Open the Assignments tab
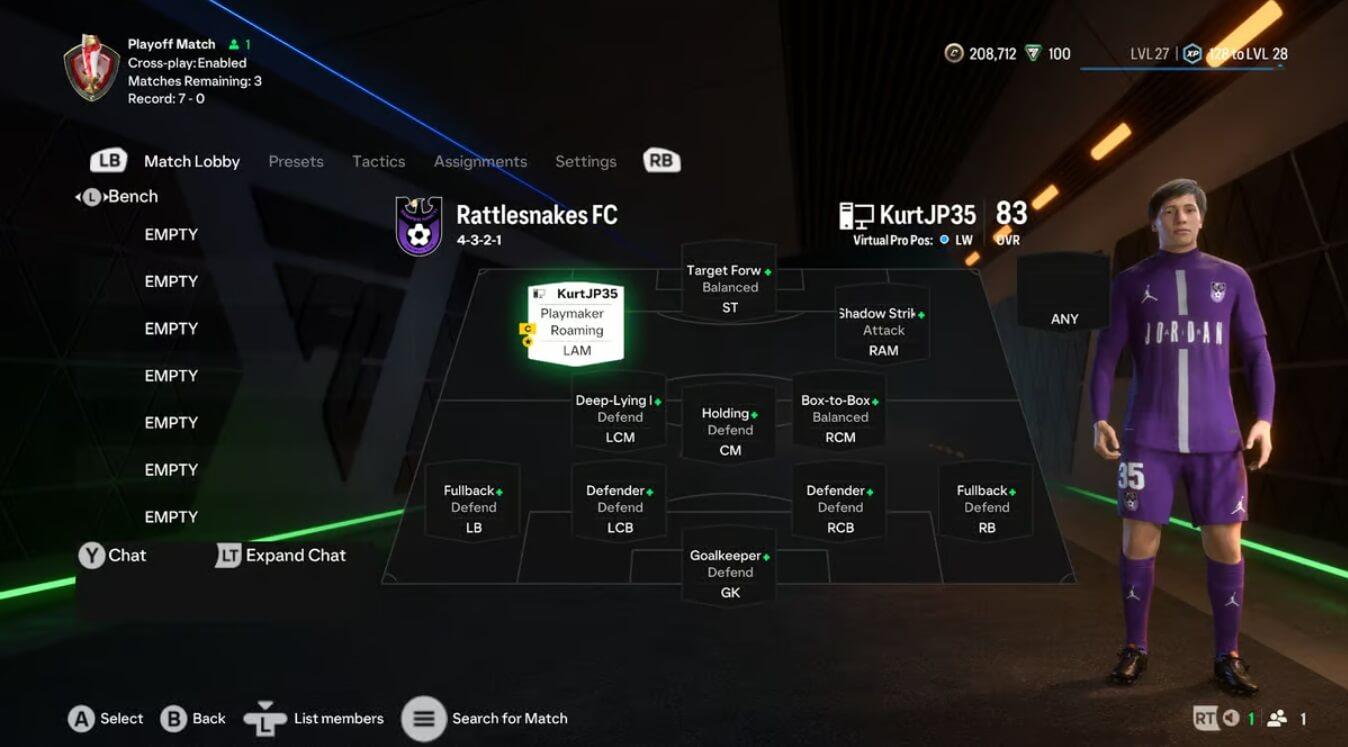The height and width of the screenshot is (747, 1348). click(x=480, y=161)
